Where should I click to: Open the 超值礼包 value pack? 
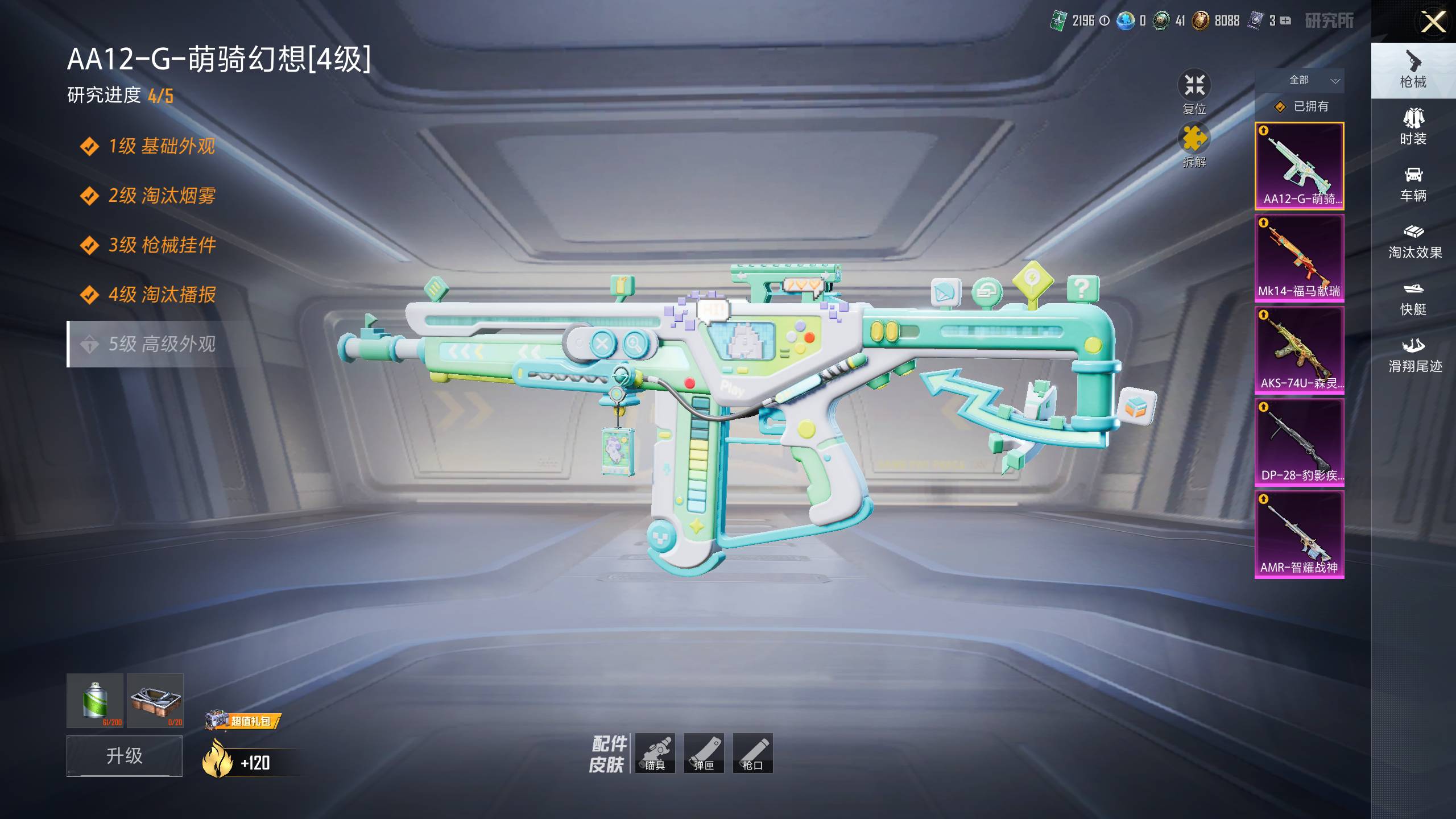pos(245,721)
